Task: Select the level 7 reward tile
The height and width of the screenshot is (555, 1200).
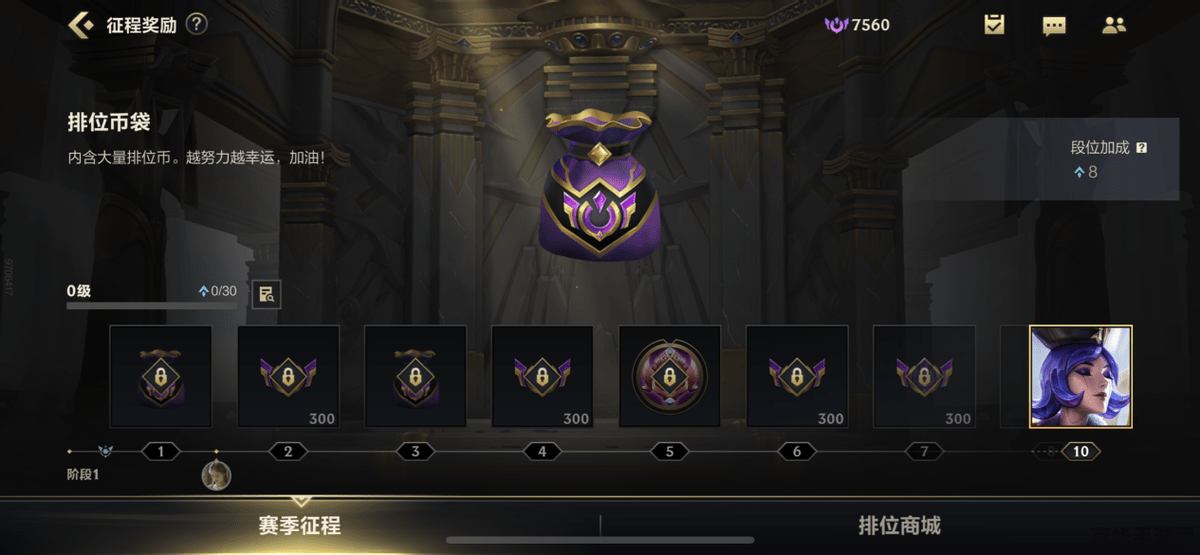Action: (x=924, y=376)
